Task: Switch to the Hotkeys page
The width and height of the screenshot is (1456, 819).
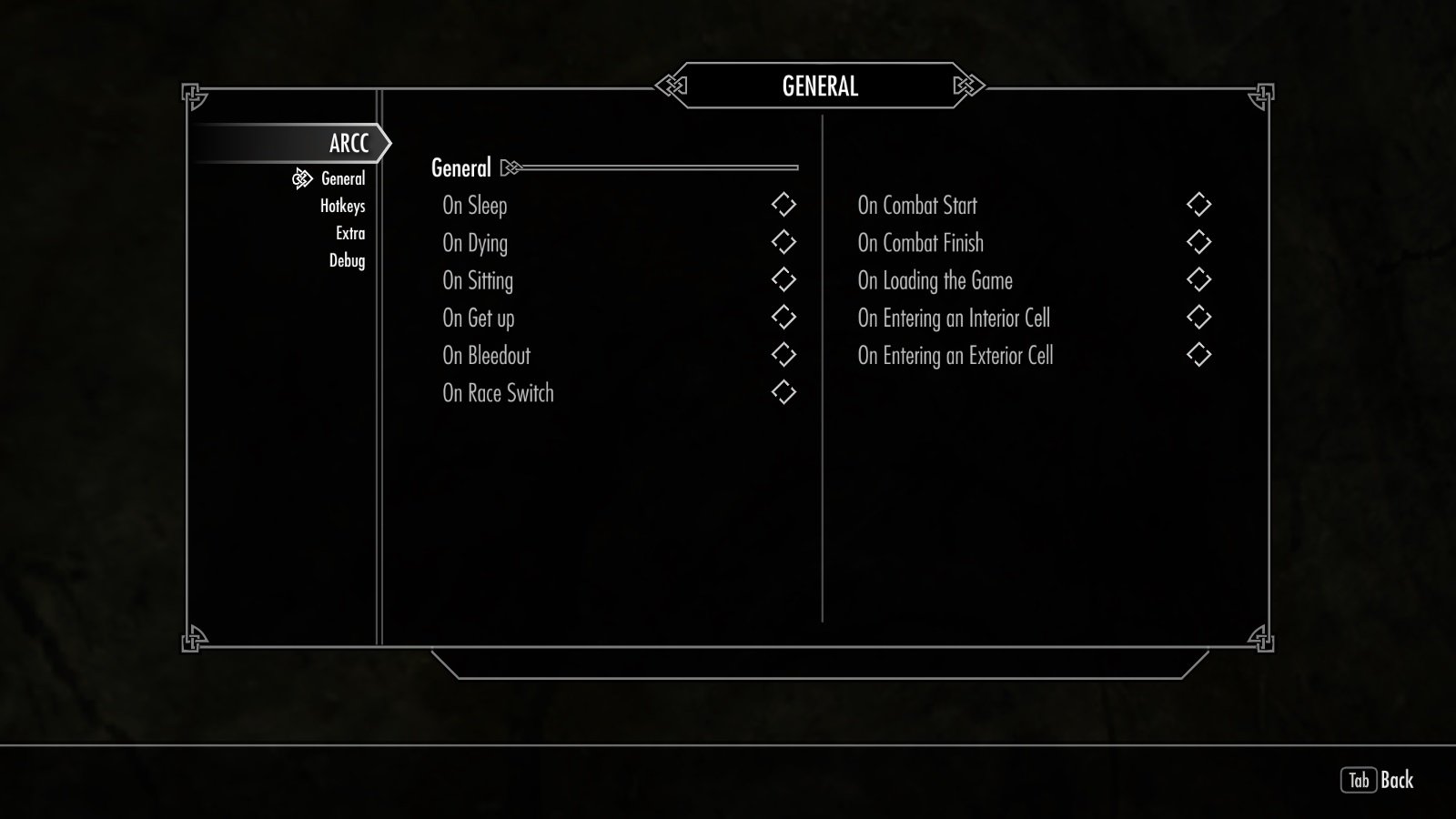Action: click(341, 206)
